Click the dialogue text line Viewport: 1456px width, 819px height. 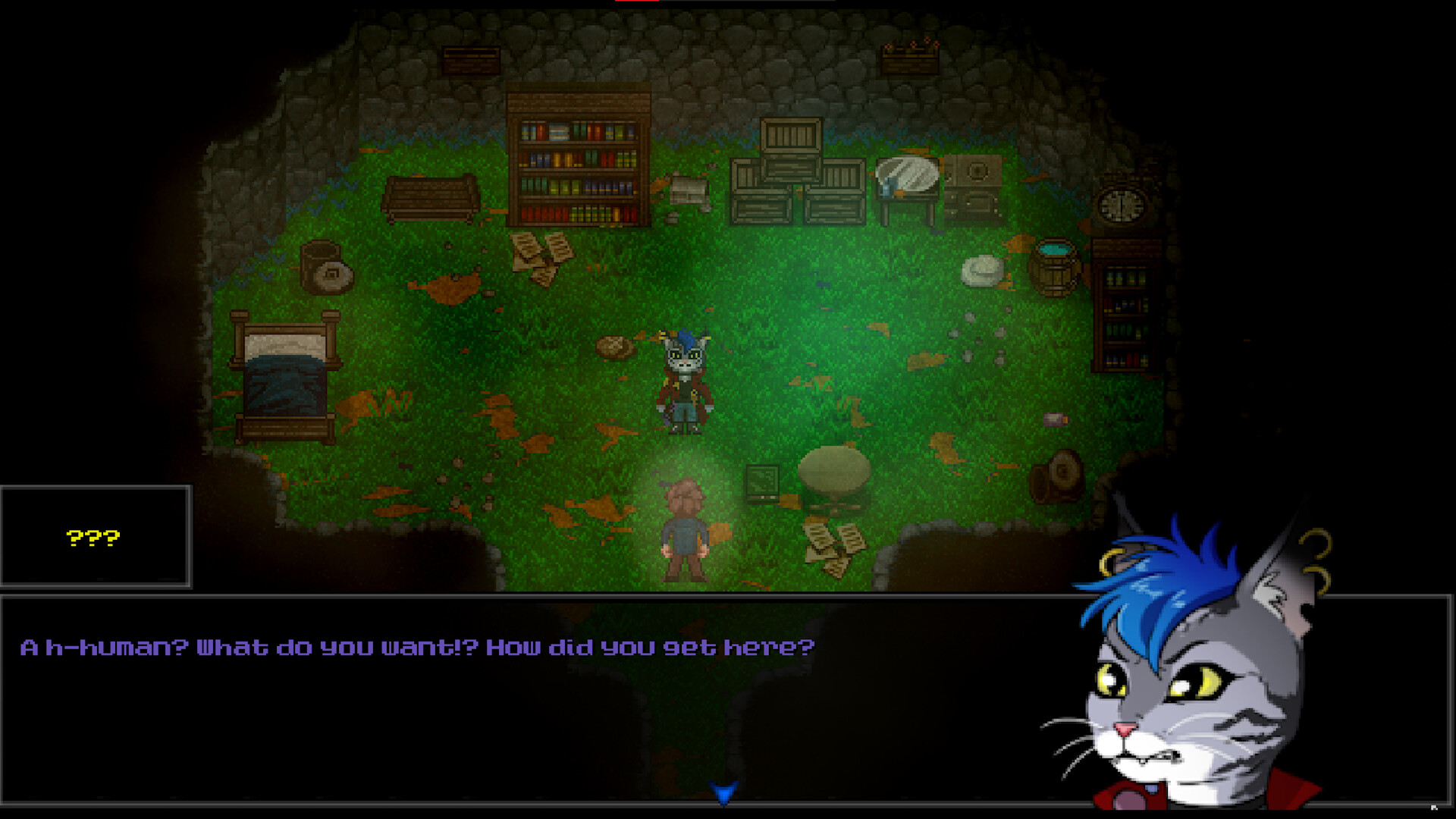click(417, 647)
